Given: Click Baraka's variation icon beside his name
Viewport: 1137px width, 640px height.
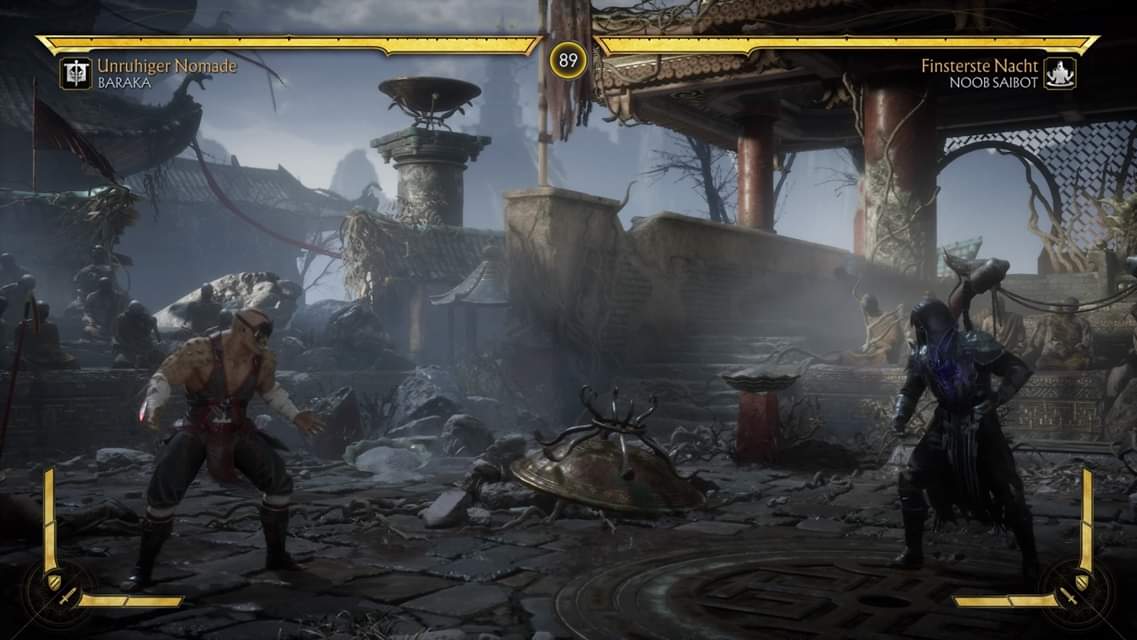Looking at the screenshot, I should pyautogui.click(x=75, y=73).
